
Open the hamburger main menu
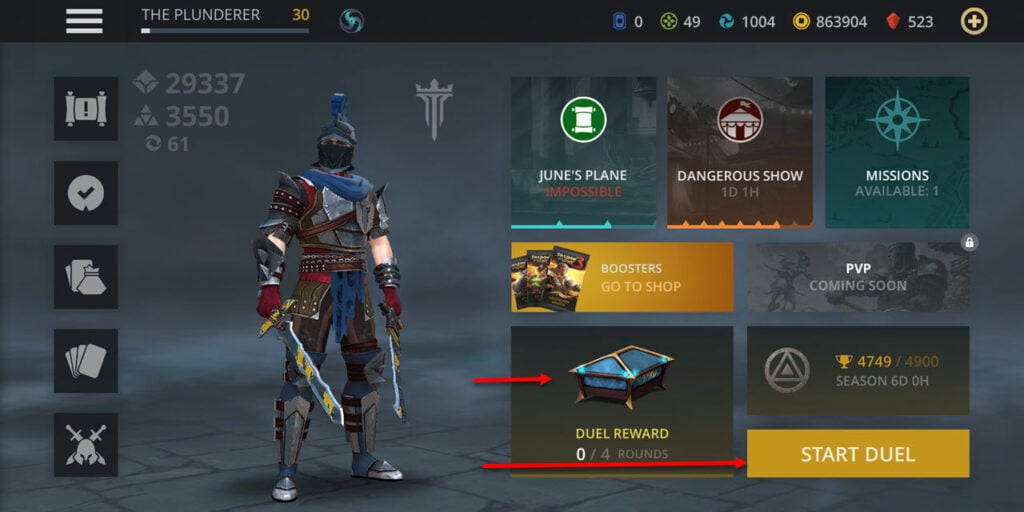pyautogui.click(x=84, y=21)
